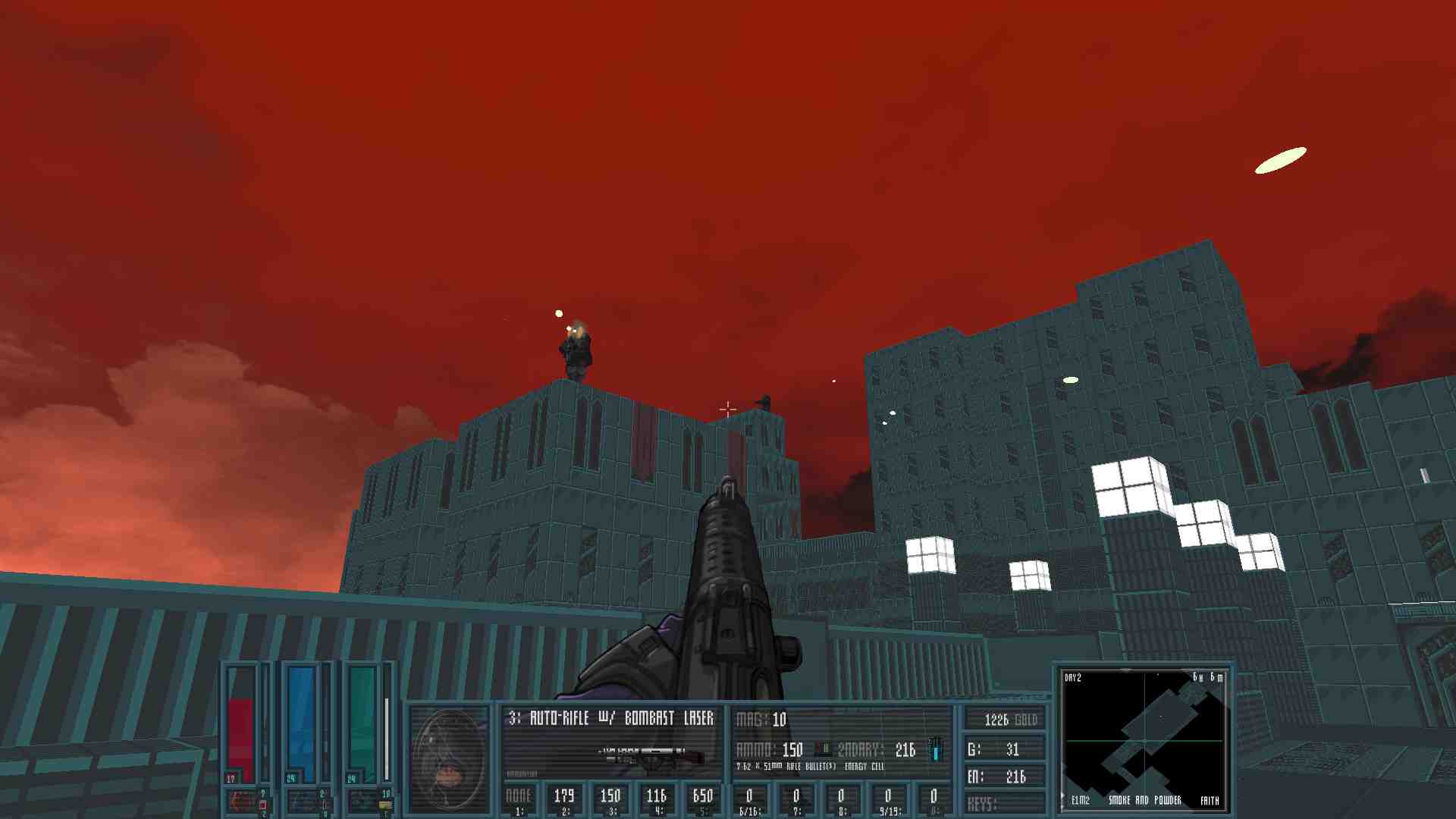Select weapon slot 2 with 179 ammo

click(564, 799)
